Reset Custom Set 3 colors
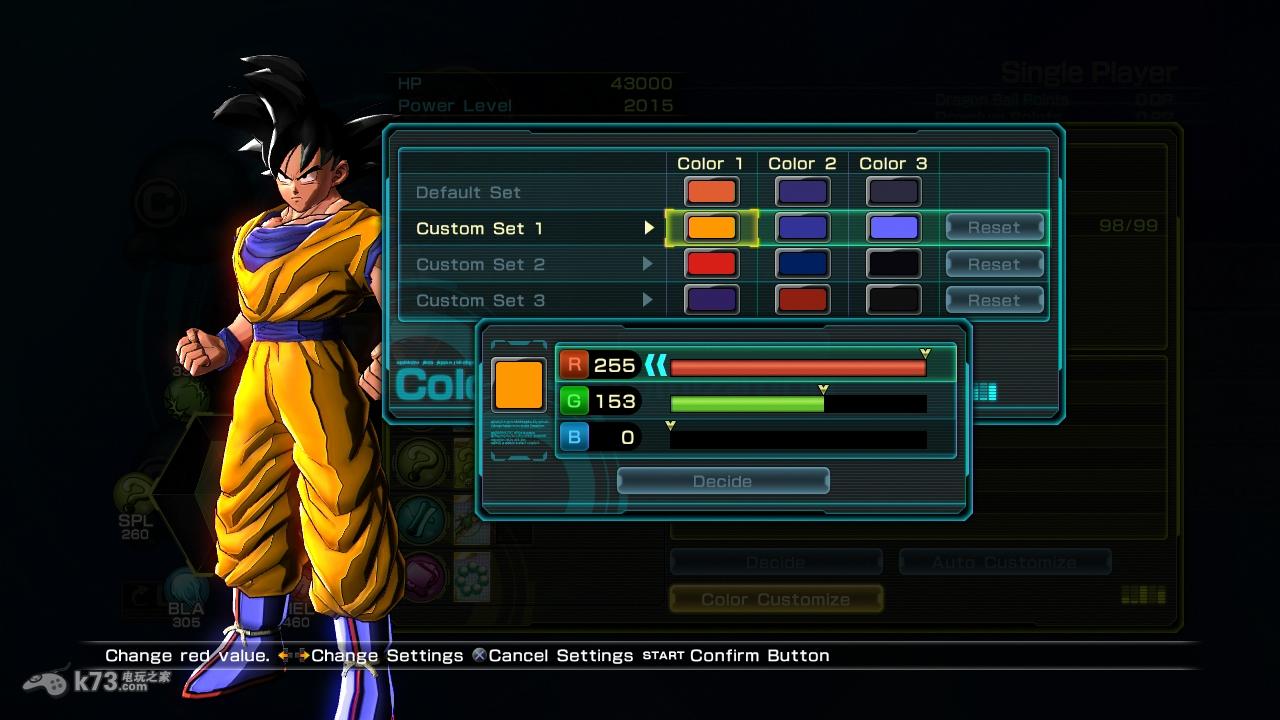The width and height of the screenshot is (1280, 720). [994, 301]
